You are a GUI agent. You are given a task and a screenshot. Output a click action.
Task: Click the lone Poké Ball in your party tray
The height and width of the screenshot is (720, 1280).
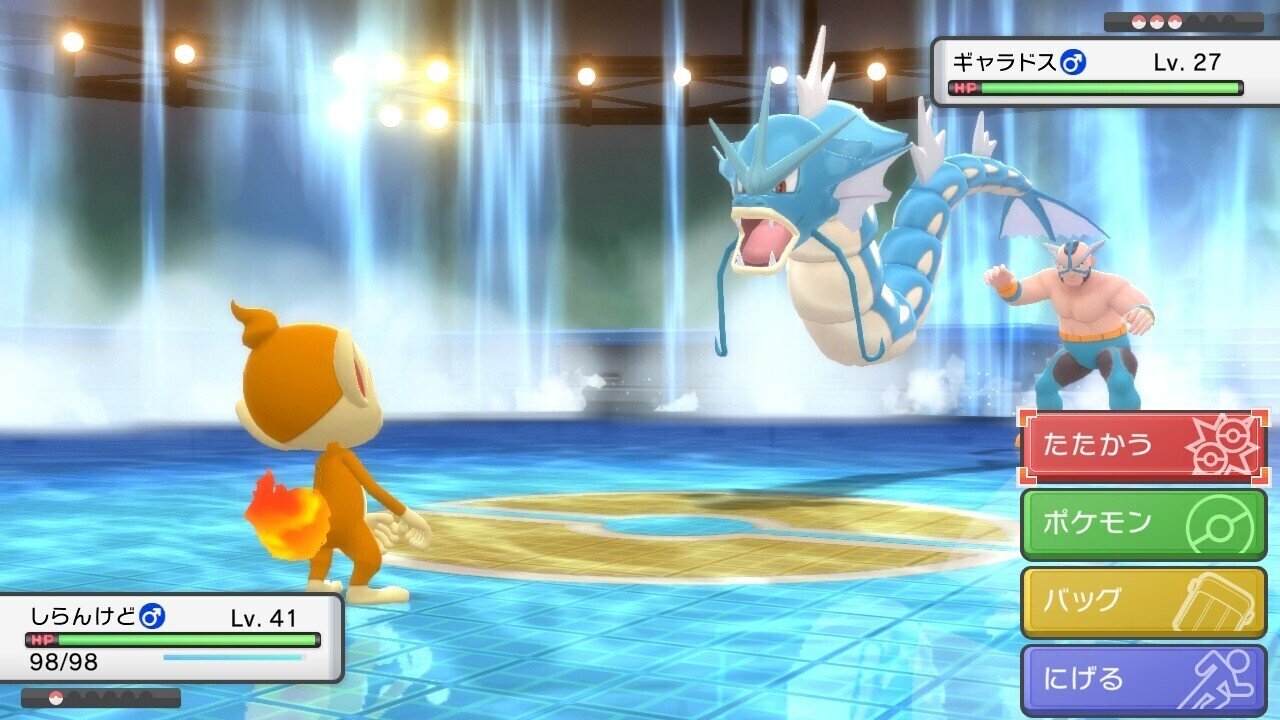point(56,697)
